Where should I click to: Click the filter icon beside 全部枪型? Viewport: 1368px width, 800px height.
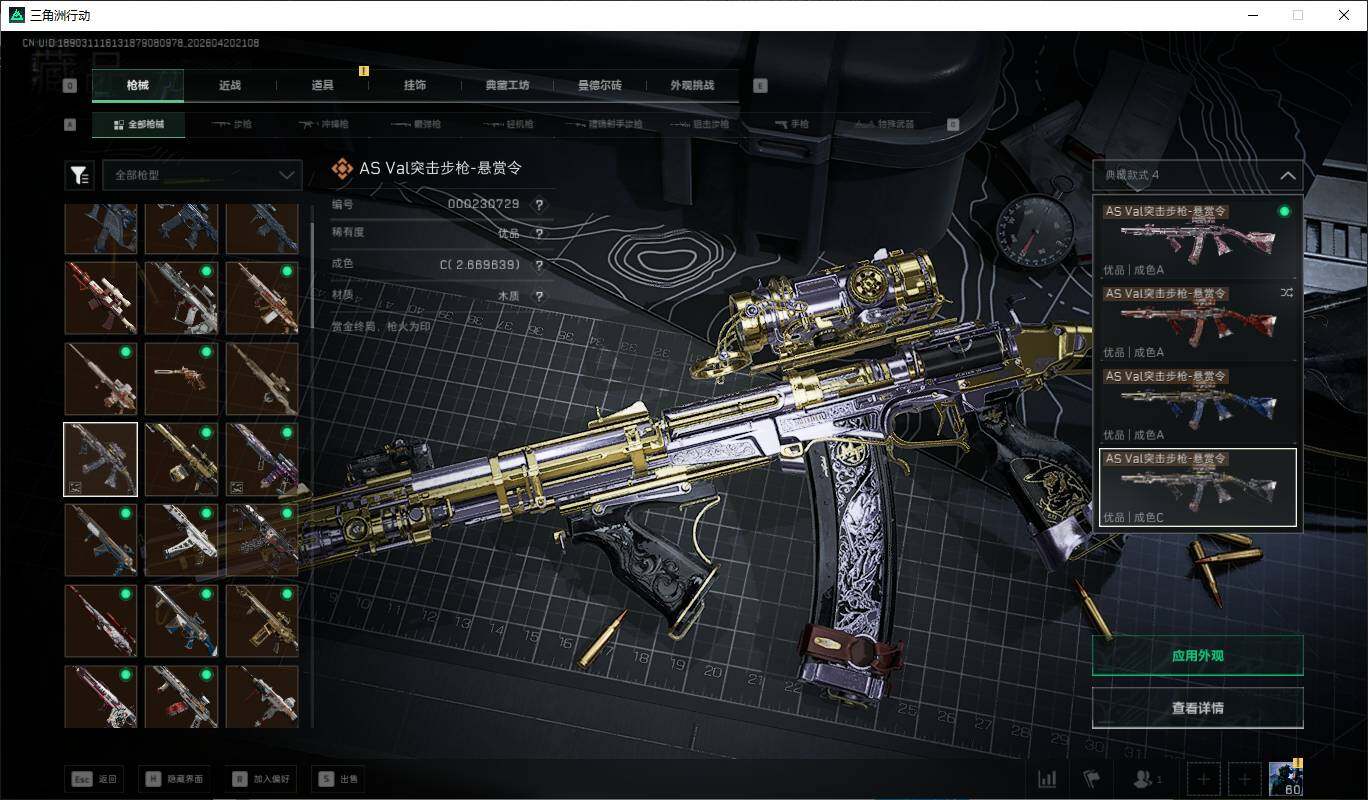pos(79,176)
